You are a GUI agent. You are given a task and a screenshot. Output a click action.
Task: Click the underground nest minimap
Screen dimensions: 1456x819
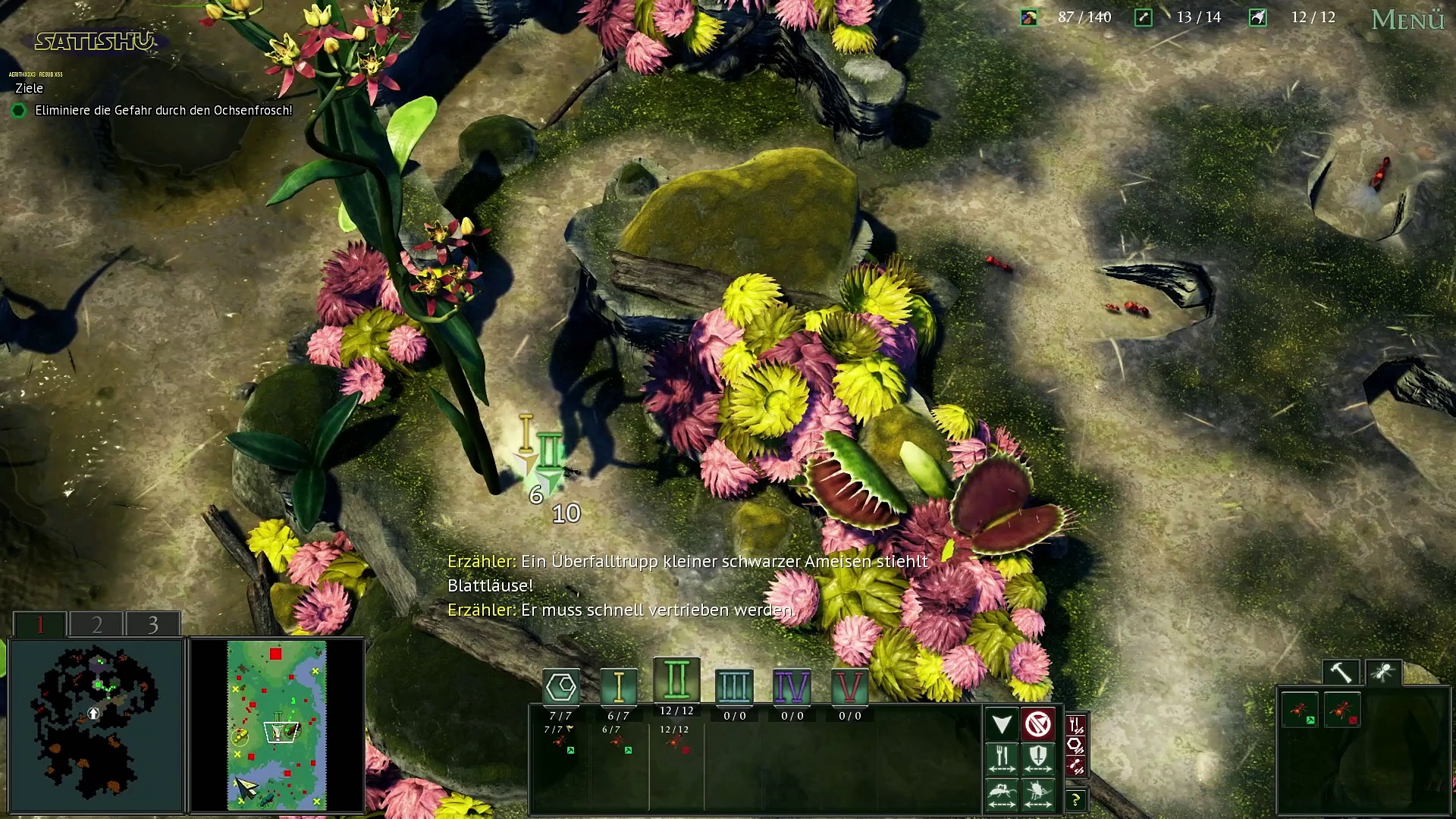pyautogui.click(x=96, y=726)
